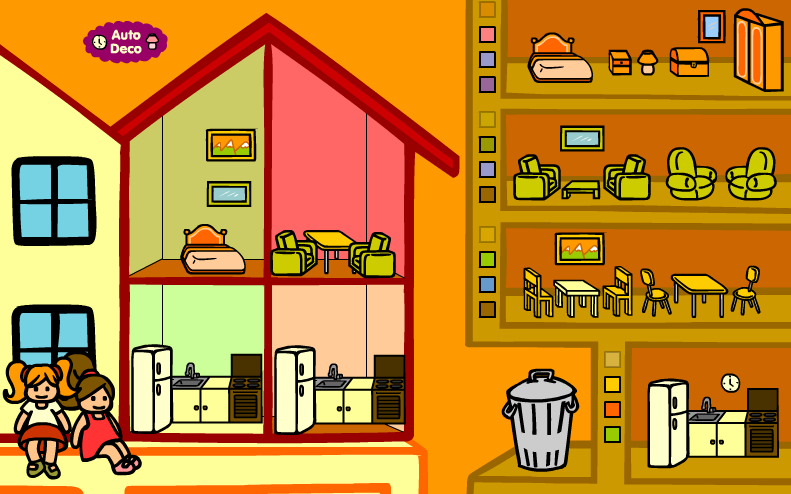Screen dimensions: 791x494
Task: Select the bed on the palette bedroom shelf
Action: [559, 60]
